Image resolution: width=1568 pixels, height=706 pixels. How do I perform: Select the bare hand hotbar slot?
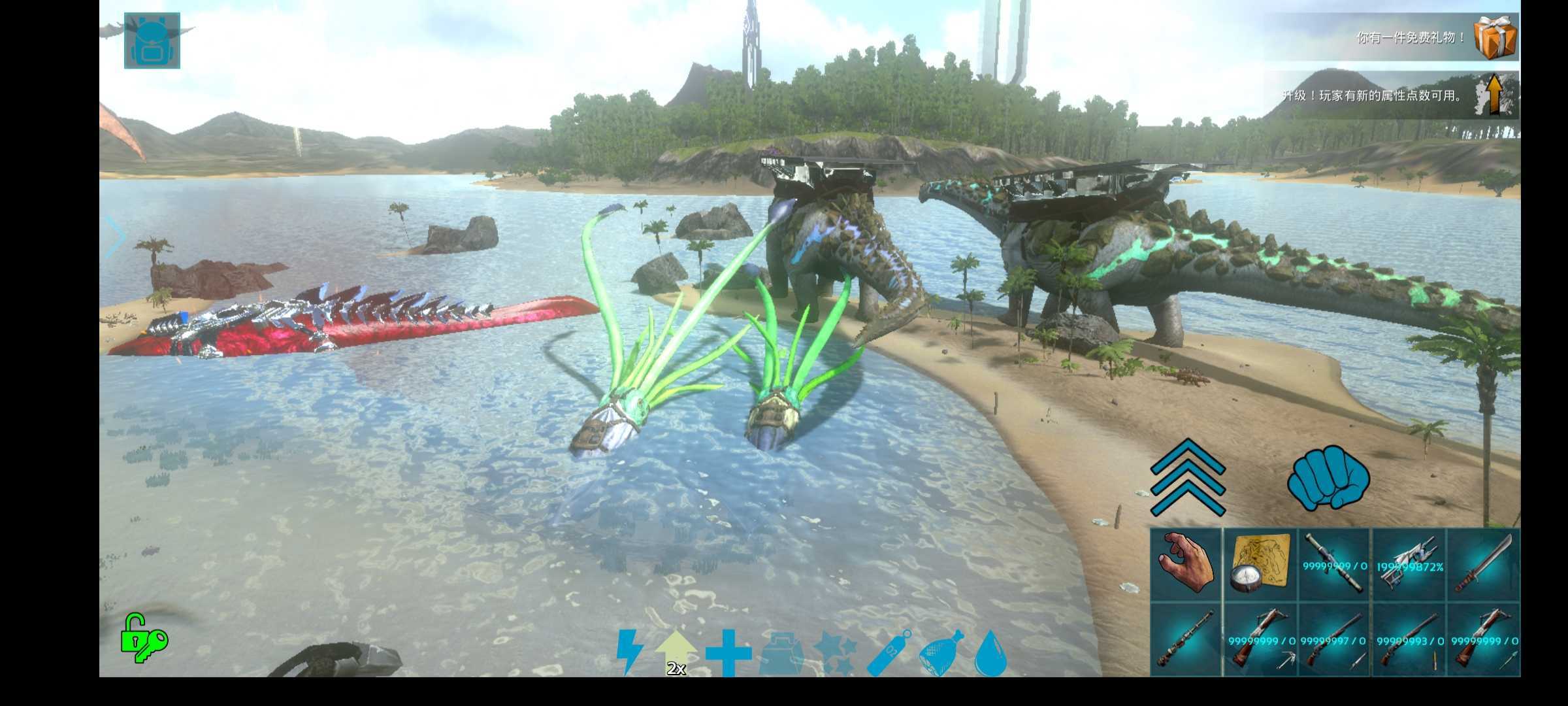(x=1186, y=563)
